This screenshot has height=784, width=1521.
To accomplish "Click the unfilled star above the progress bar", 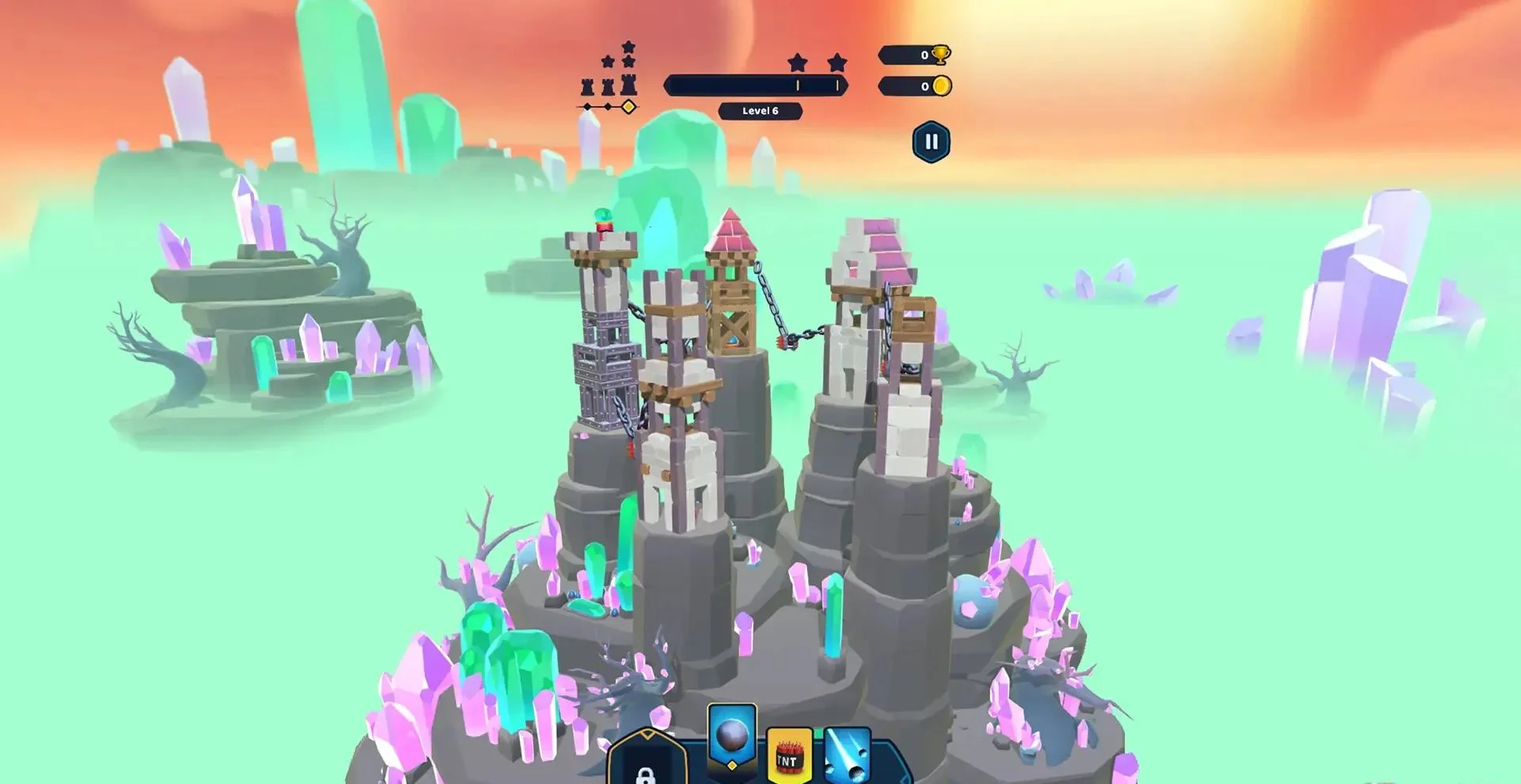I will (x=798, y=61).
